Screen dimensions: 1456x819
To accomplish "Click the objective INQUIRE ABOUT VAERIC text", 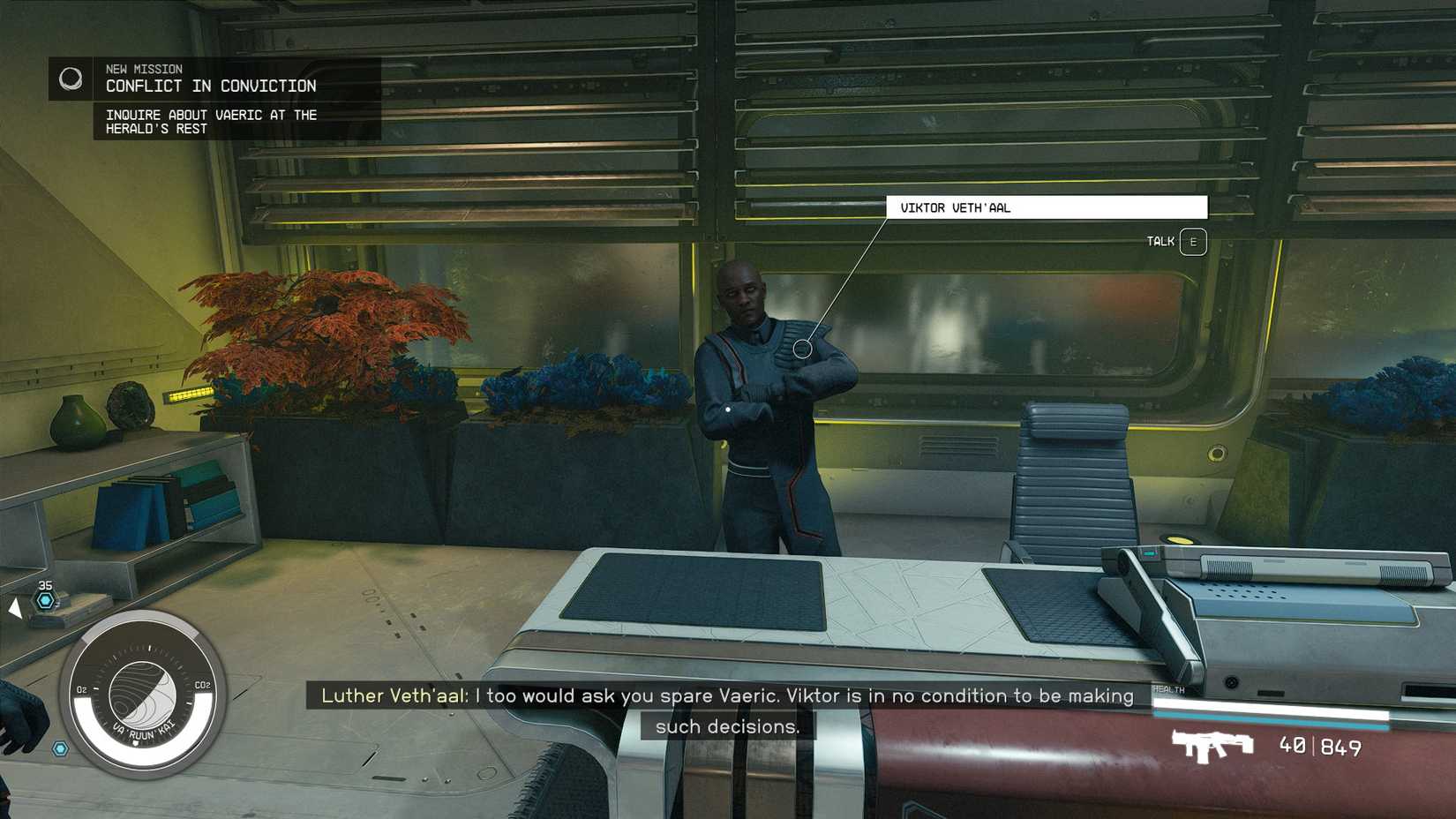I will pyautogui.click(x=212, y=121).
